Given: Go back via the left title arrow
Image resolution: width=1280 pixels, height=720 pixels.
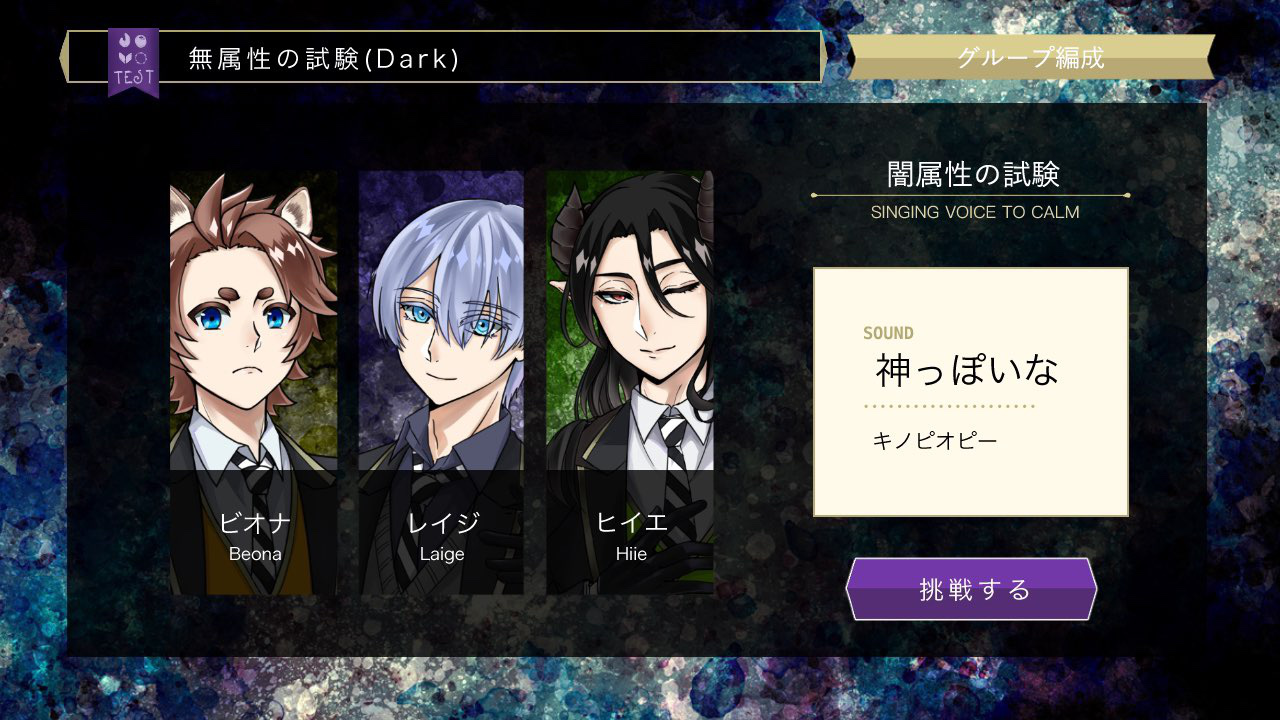Looking at the screenshot, I should pyautogui.click(x=66, y=56).
